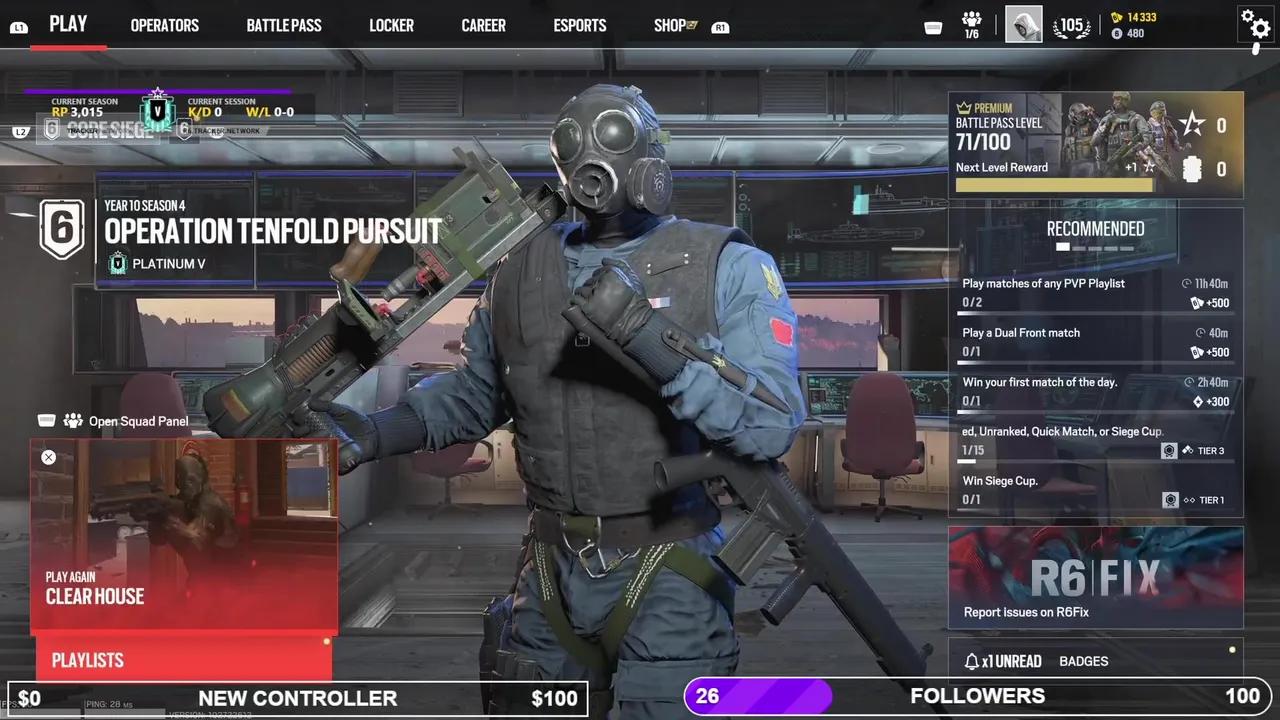Click the Tier 3 pack icon on Quick Match challenge
Screen dimensions: 1280x720
click(x=1170, y=450)
